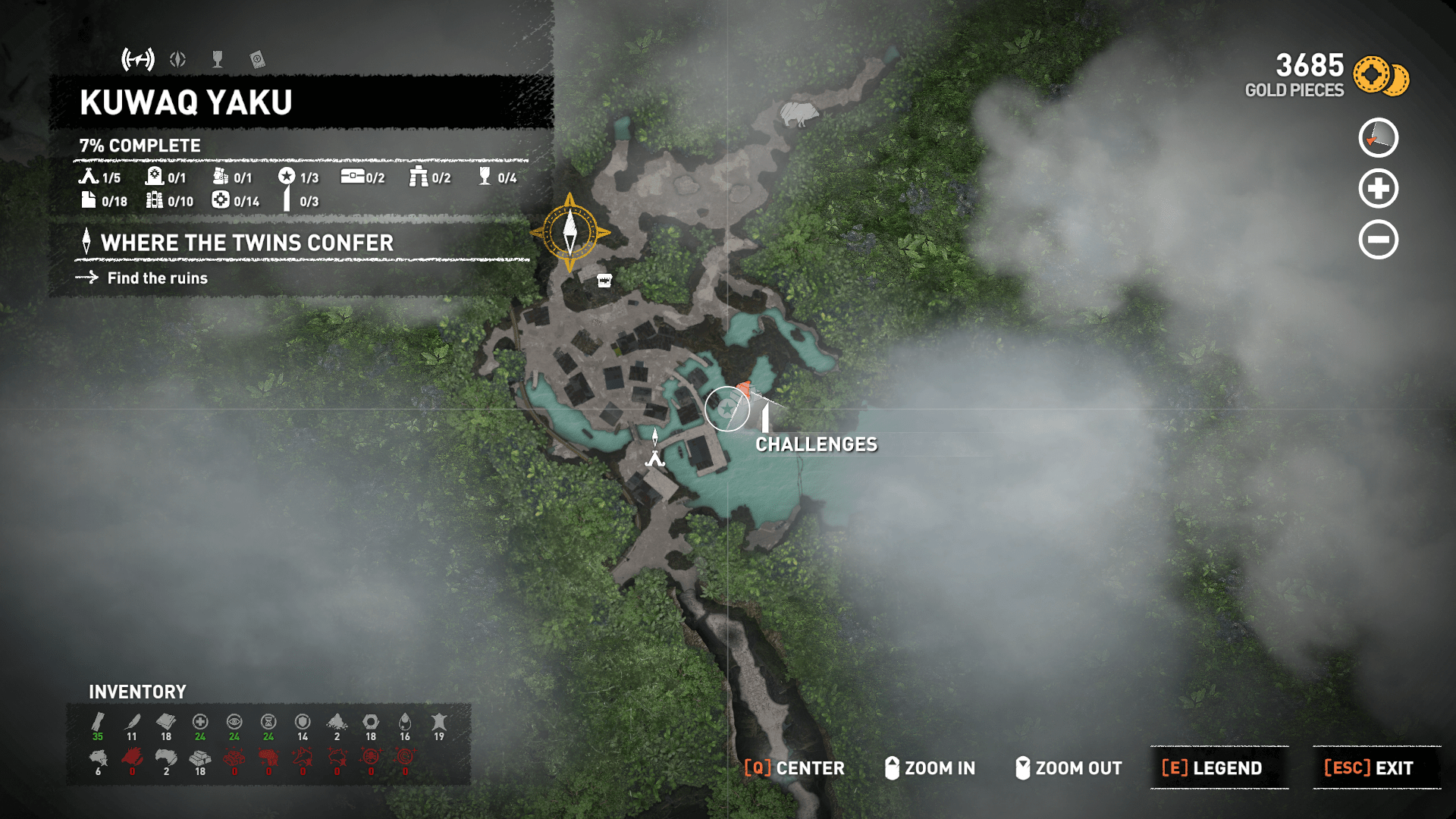Select the Where the Twins Confer objective
Viewport: 1456px width, 819px height.
pos(247,243)
